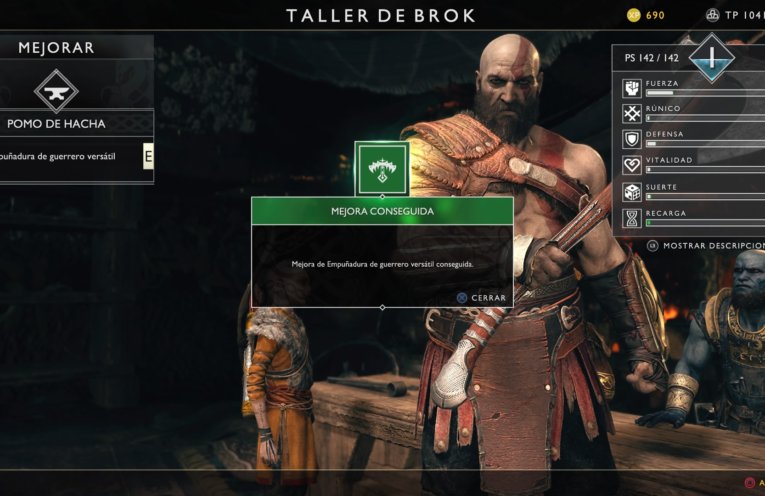Image resolution: width=765 pixels, height=496 pixels.
Task: Choose the Fuerza stat row
Action: pos(690,88)
